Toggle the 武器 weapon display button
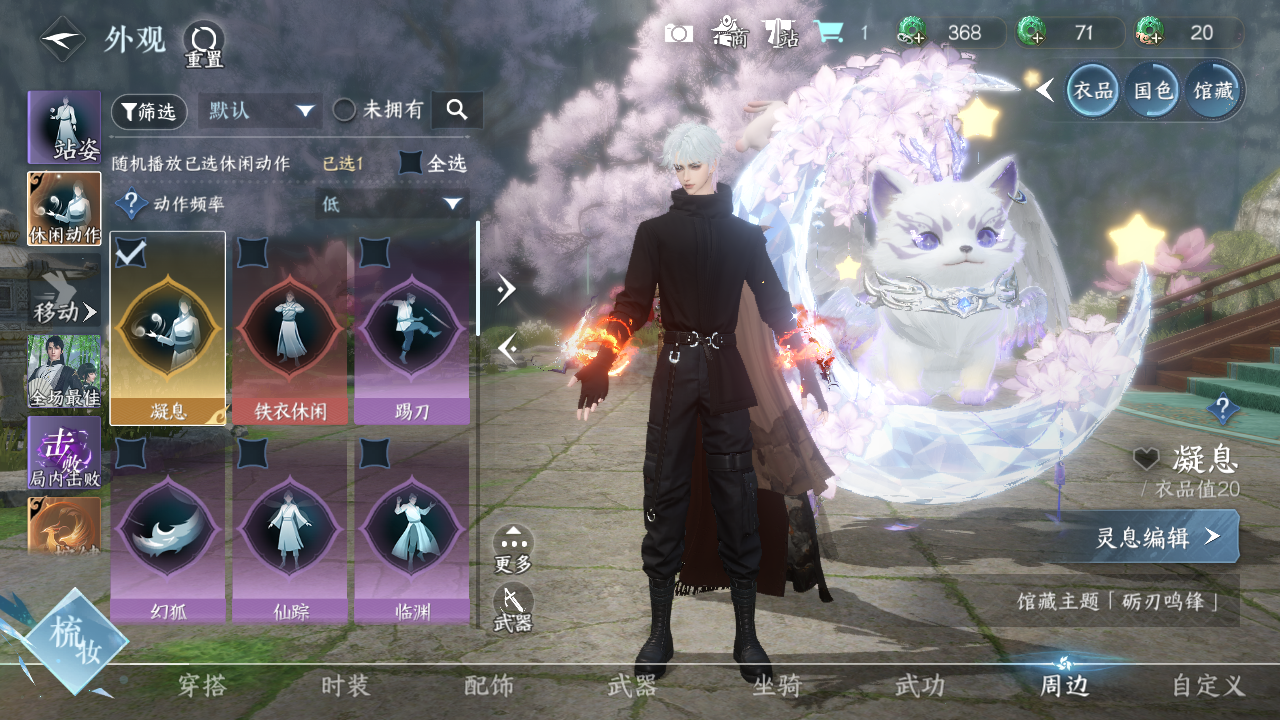Screen dimensions: 1280x720 coord(513,608)
